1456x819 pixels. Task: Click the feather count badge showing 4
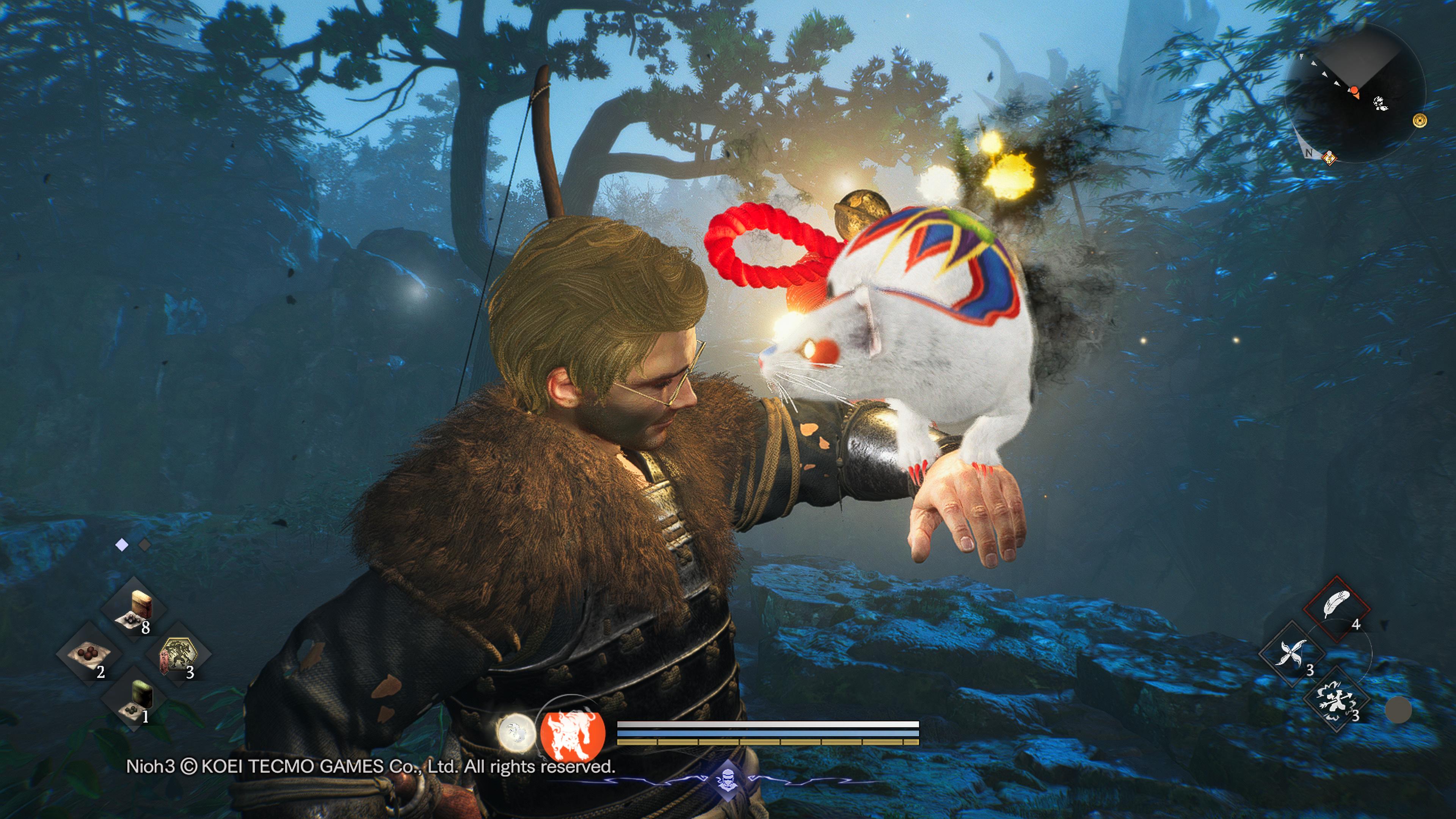(1357, 624)
